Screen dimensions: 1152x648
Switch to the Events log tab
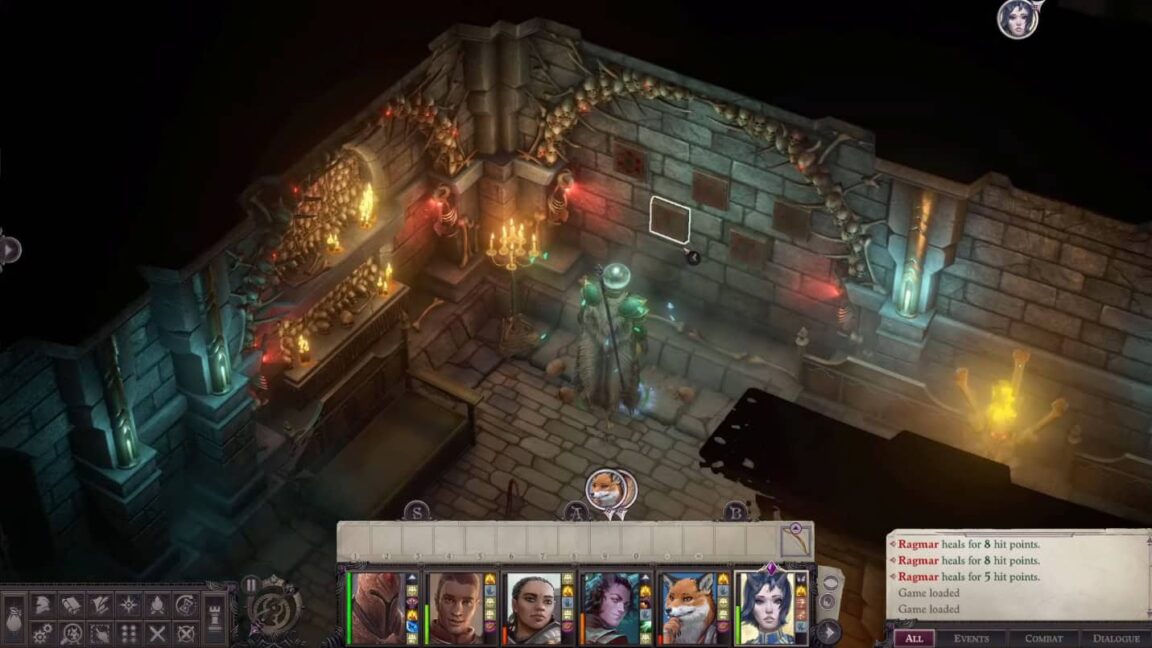pos(971,638)
